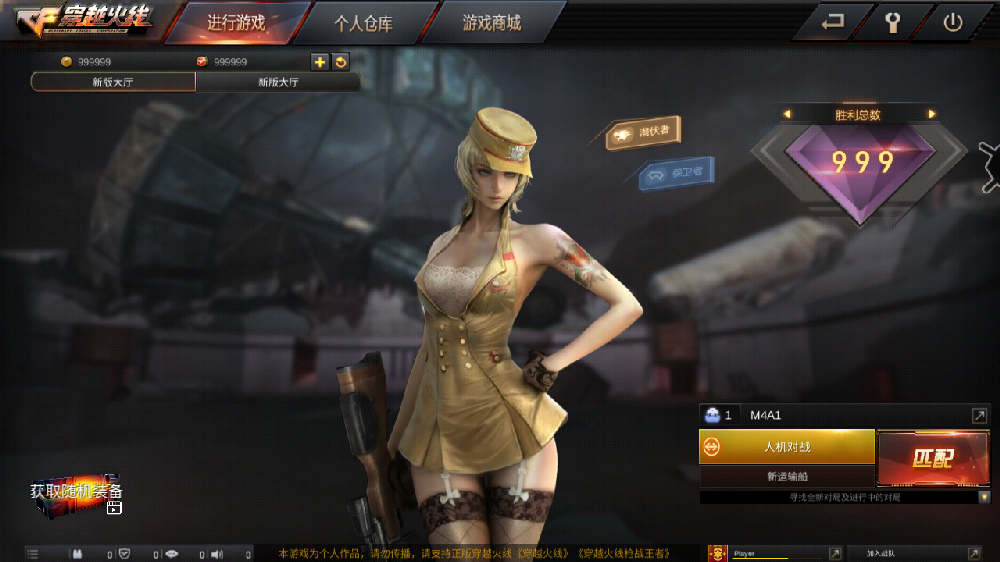Image resolution: width=1000 pixels, height=562 pixels.
Task: Open the 游戏商城 shop tab
Action: coord(491,23)
